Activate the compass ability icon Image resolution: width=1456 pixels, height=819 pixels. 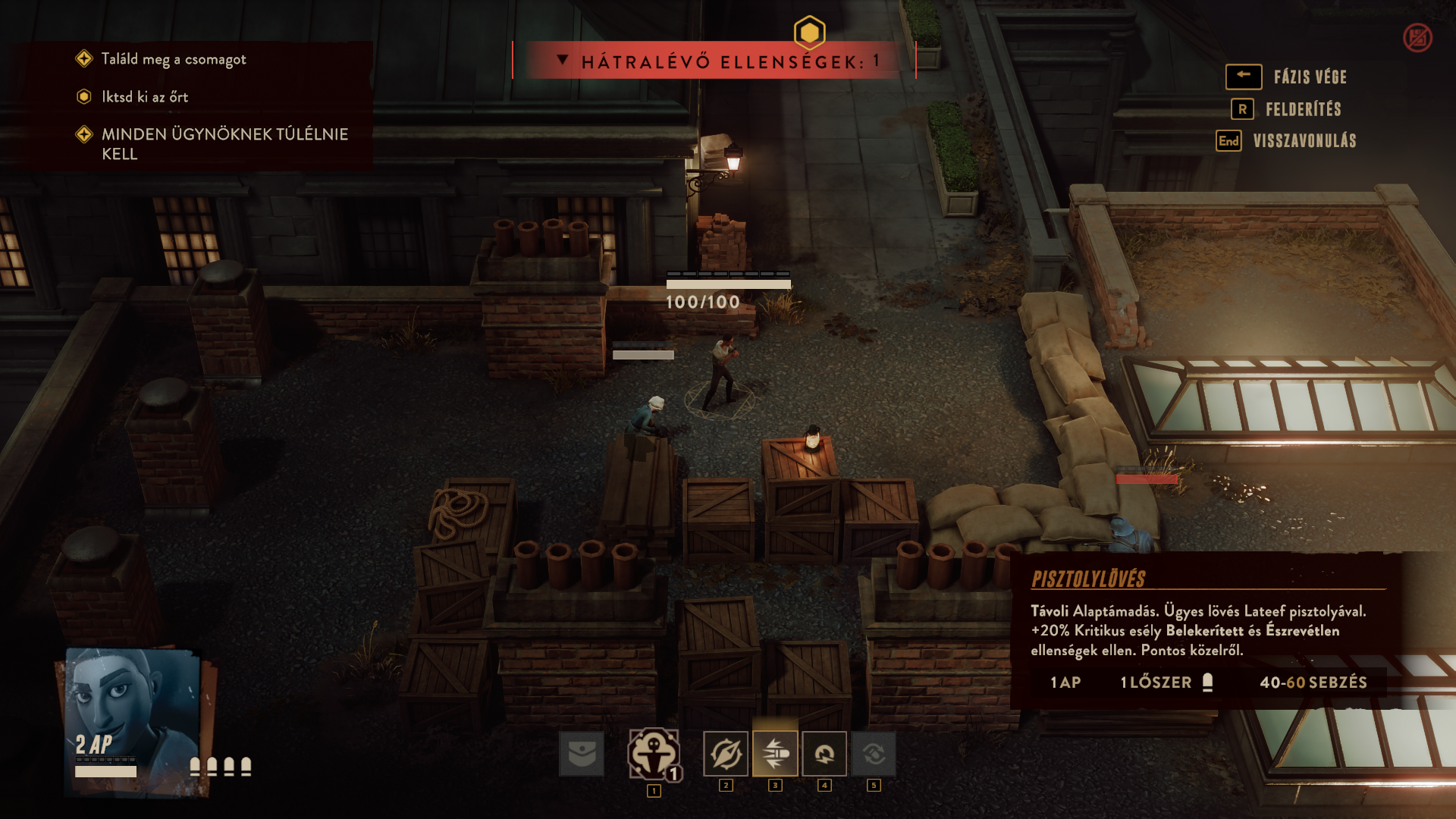click(726, 754)
